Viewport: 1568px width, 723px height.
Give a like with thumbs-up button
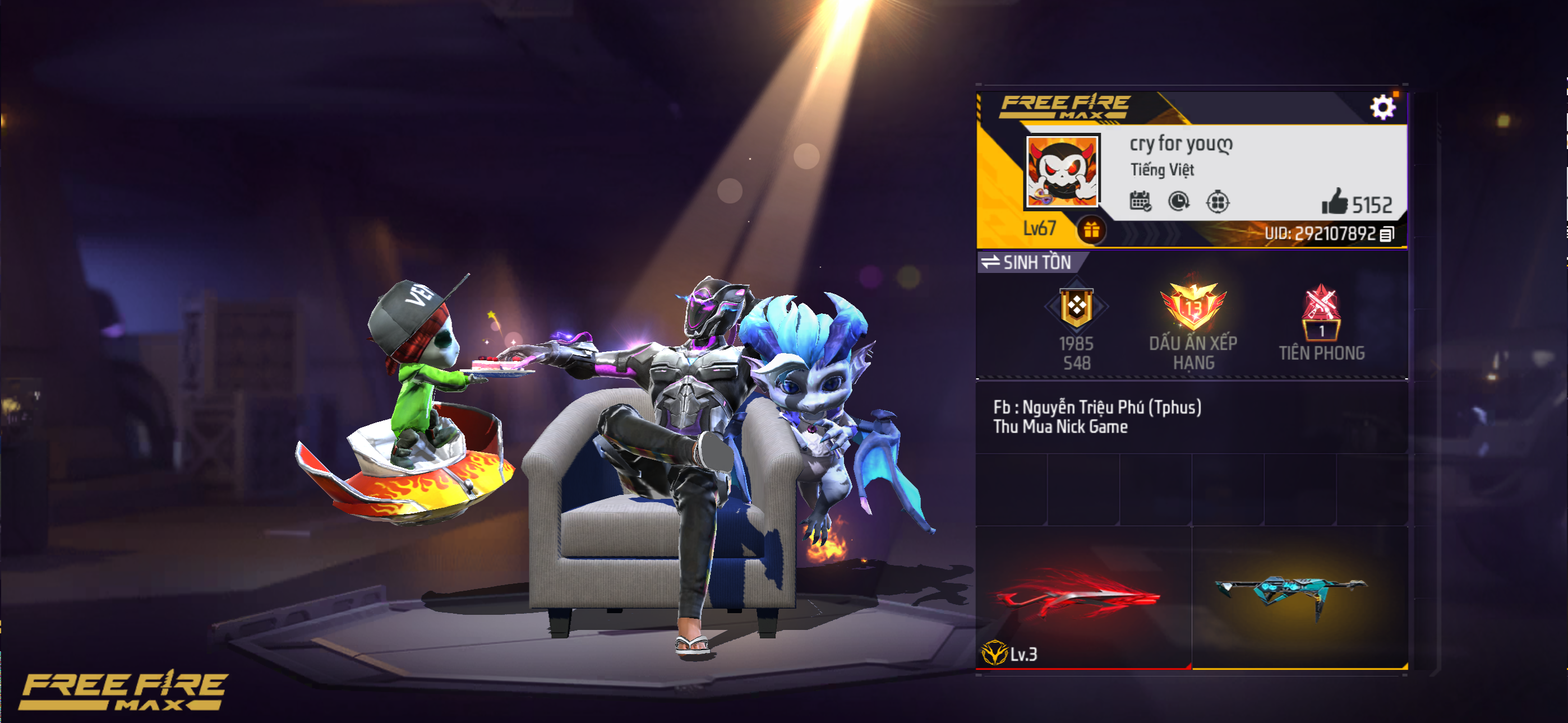[1334, 202]
